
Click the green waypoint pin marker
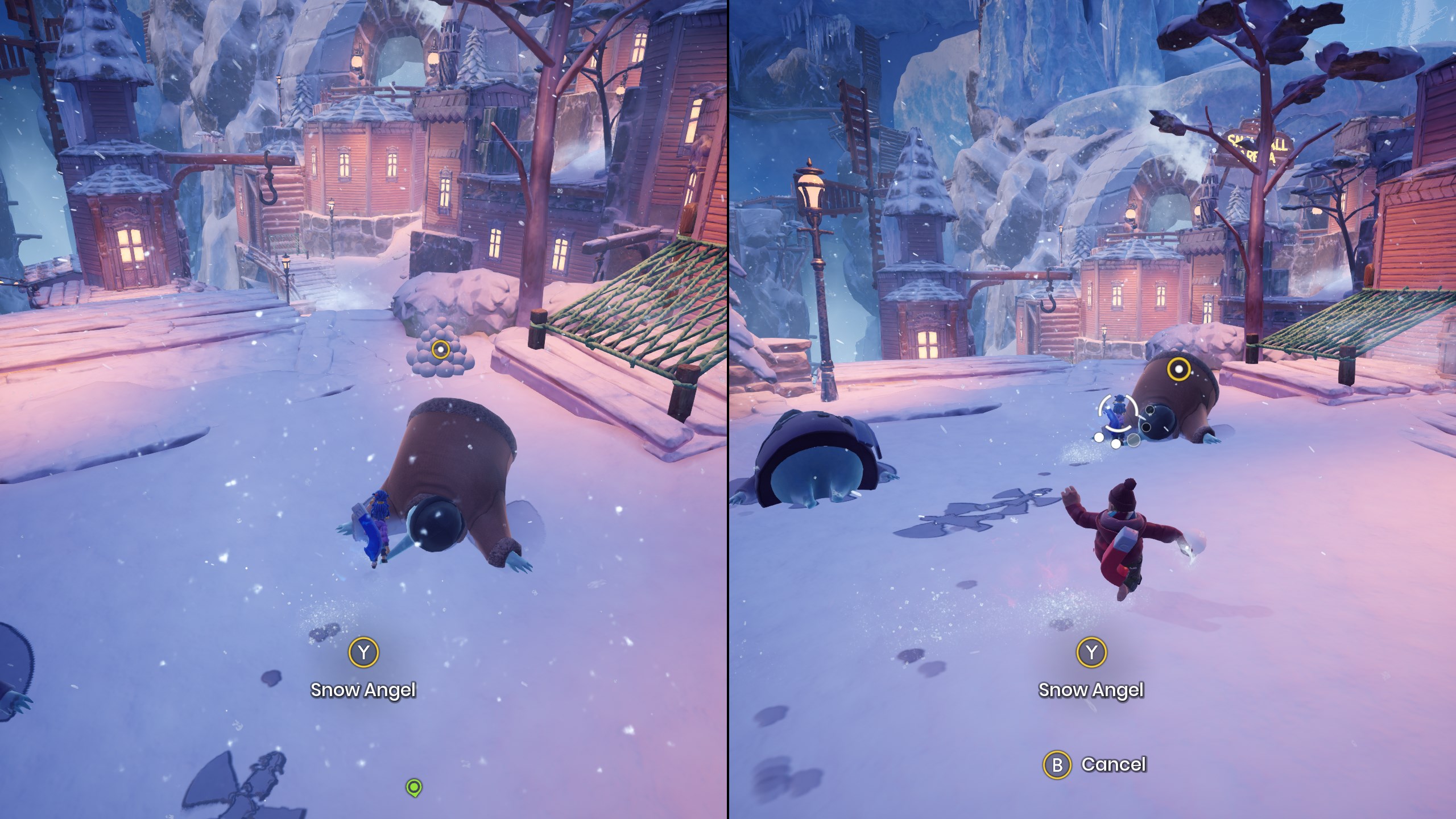point(414,787)
